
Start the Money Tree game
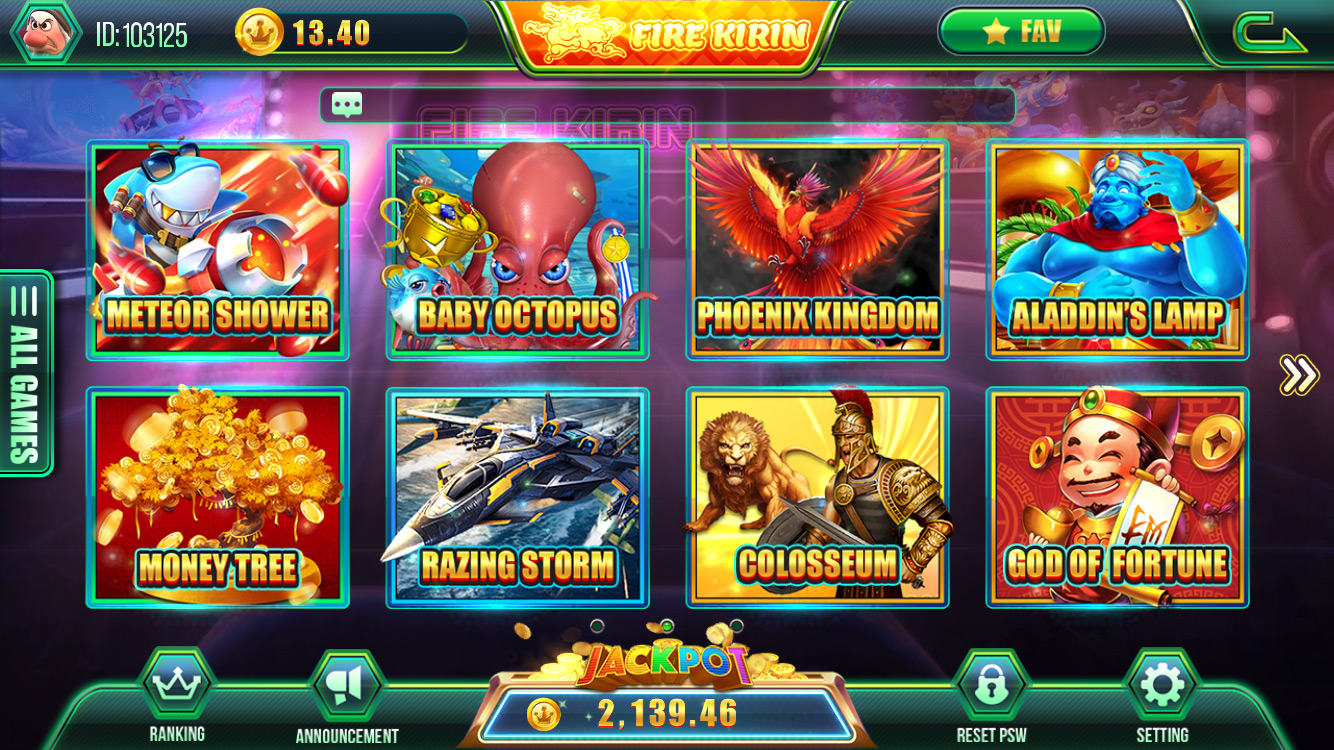point(218,498)
